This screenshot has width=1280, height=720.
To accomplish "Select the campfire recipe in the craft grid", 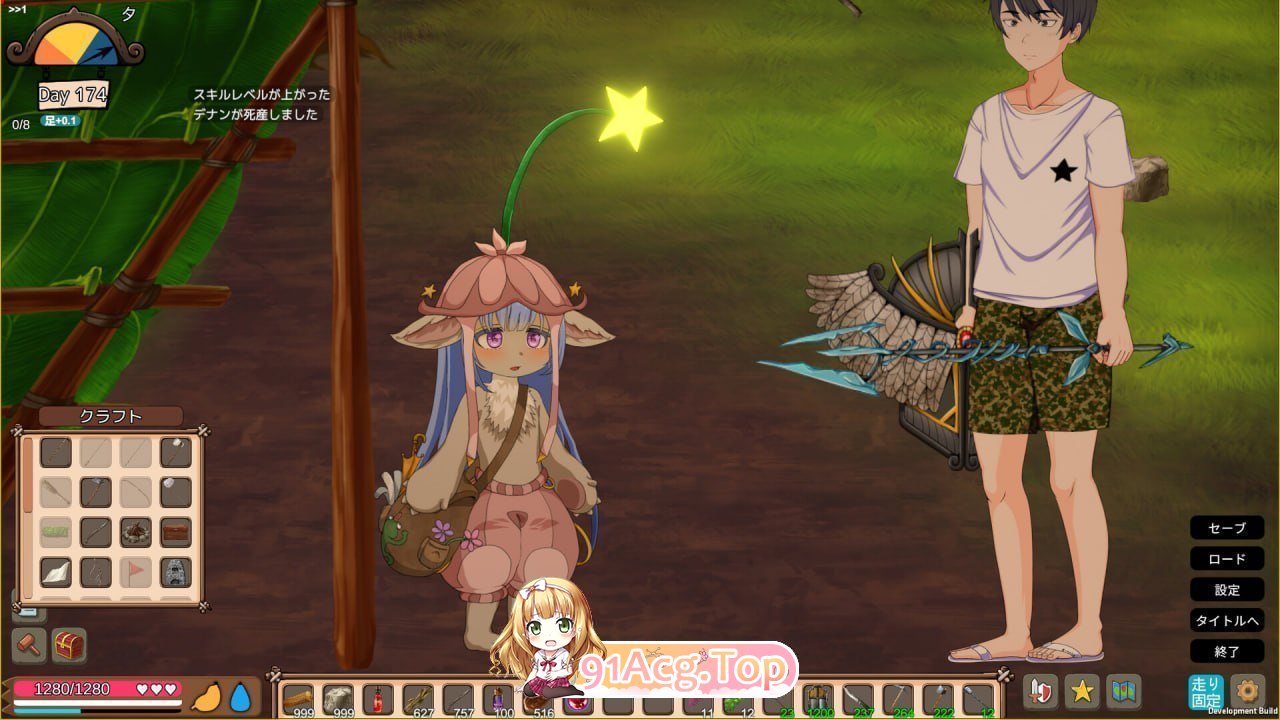I will (x=135, y=532).
